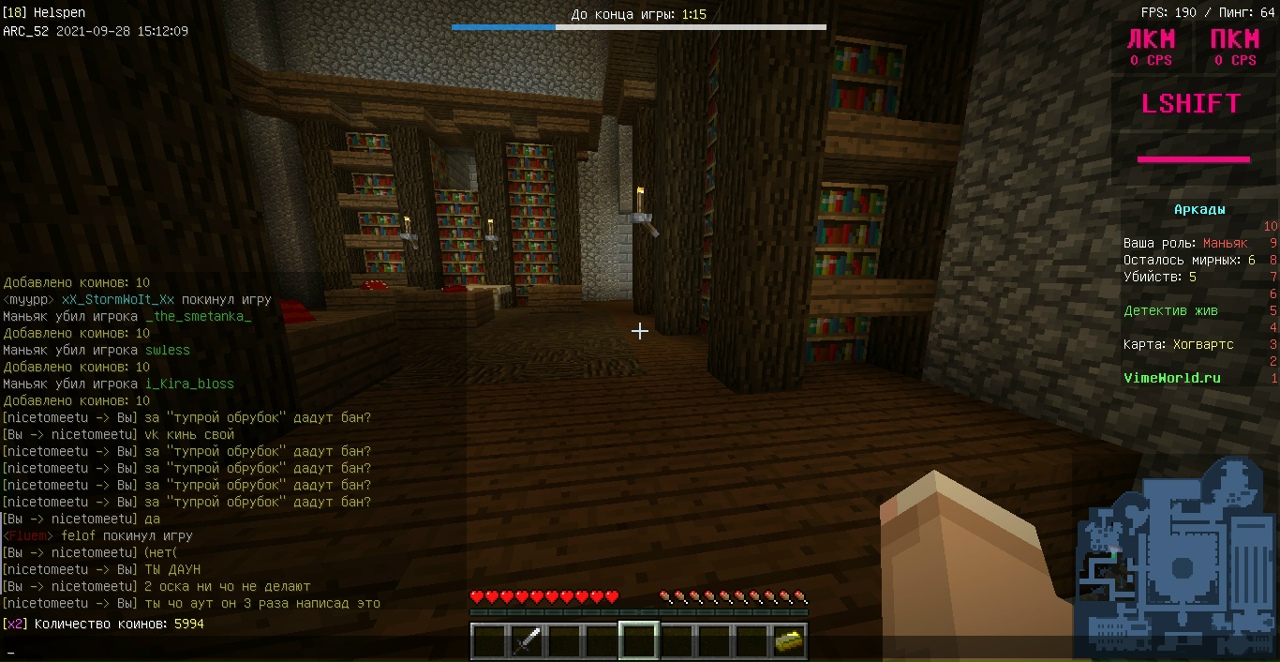Click the ПКМ CPS indicator
Viewport: 1280px width, 662px height.
(x=1235, y=47)
